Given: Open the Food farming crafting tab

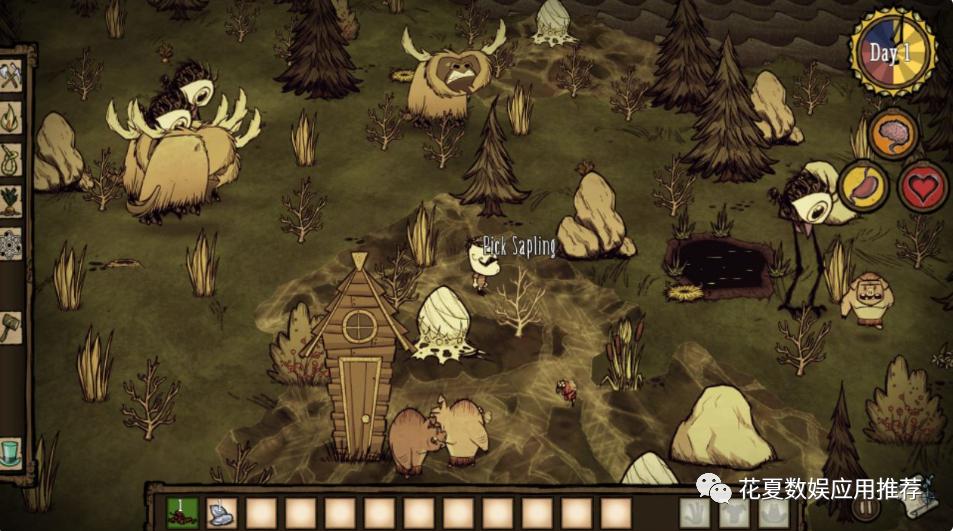Looking at the screenshot, I should point(11,199).
